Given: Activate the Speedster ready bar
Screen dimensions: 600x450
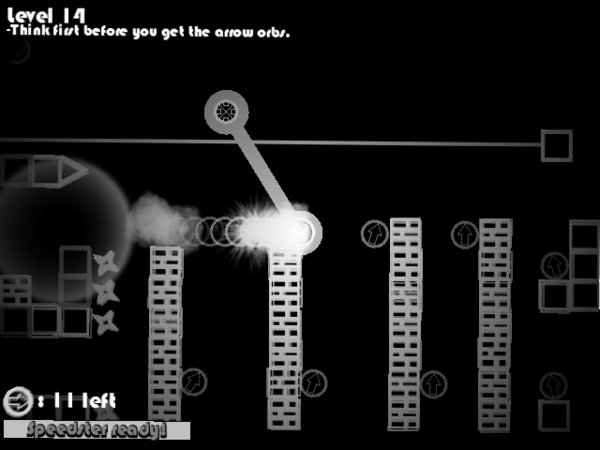Looking at the screenshot, I should 96,430.
